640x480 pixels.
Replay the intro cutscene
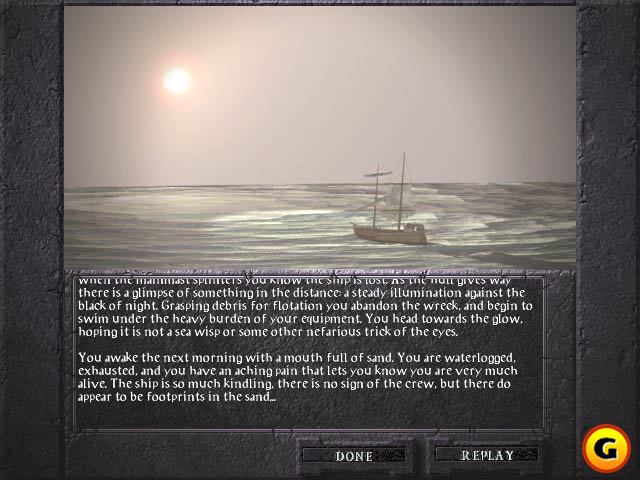(x=487, y=456)
